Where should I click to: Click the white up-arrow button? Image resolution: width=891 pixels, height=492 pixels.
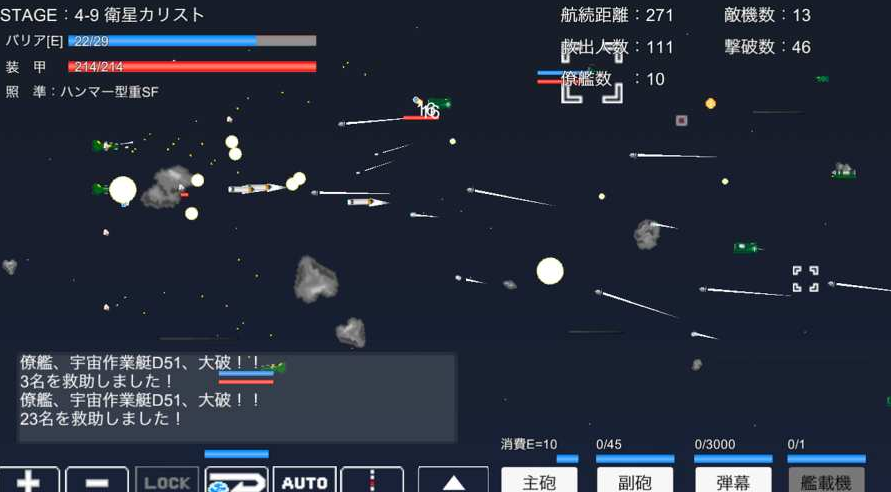[x=453, y=480]
